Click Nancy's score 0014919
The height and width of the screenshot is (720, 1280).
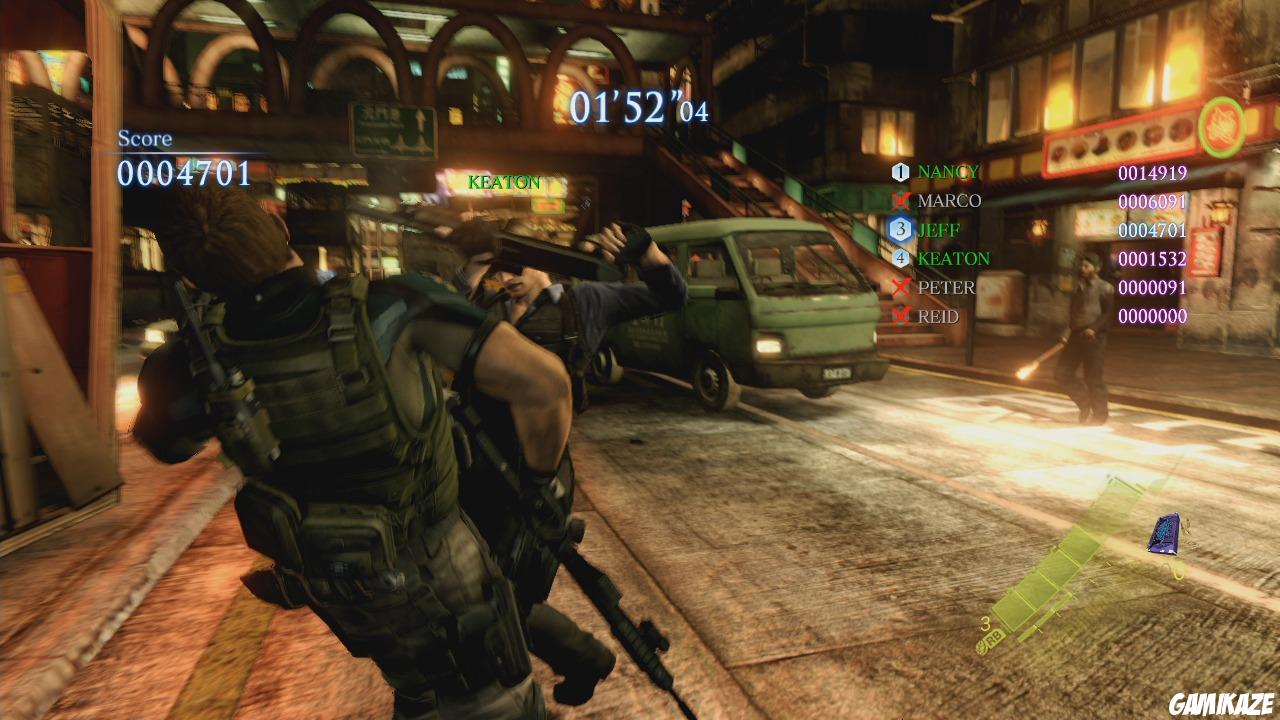click(1151, 172)
